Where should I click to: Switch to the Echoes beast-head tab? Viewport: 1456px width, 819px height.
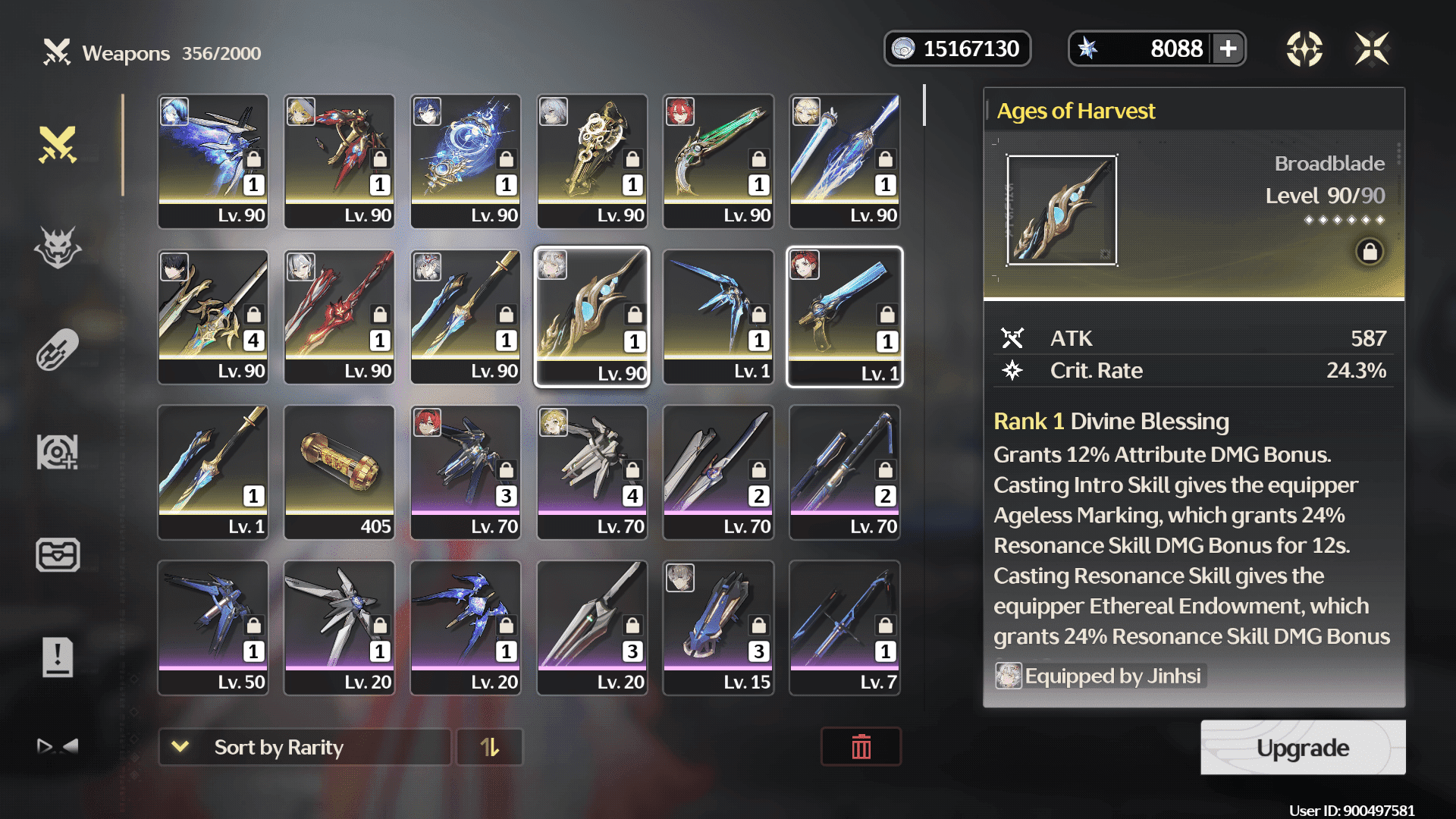point(58,247)
